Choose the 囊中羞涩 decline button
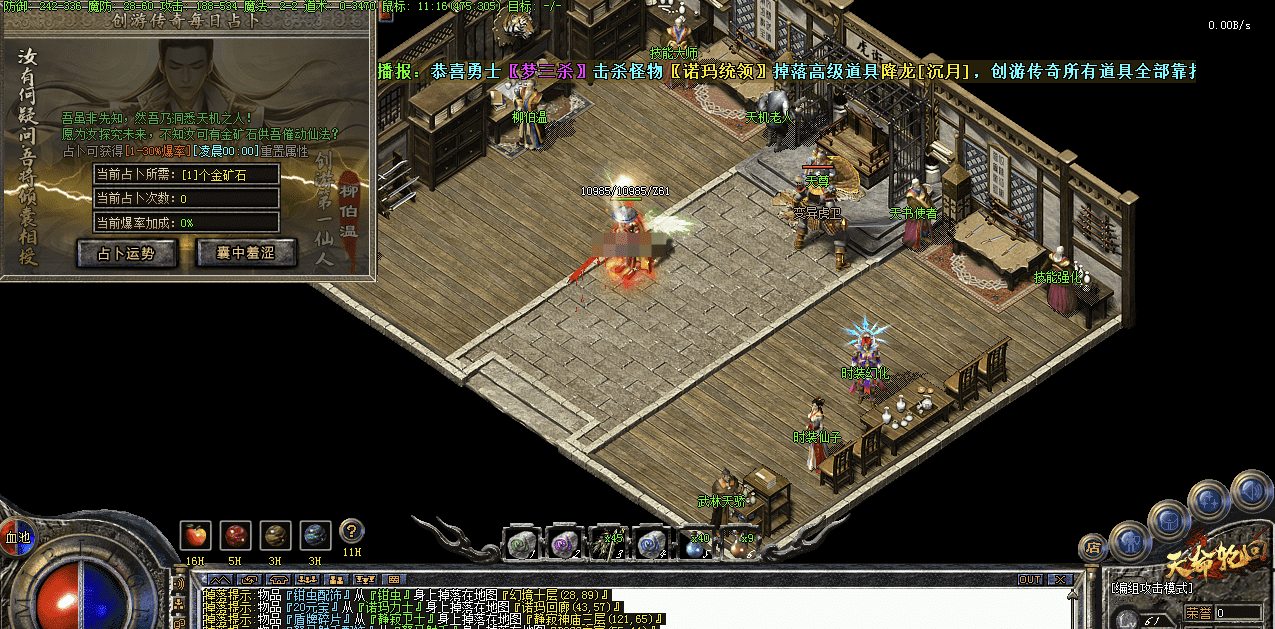The height and width of the screenshot is (629, 1275). [x=246, y=254]
